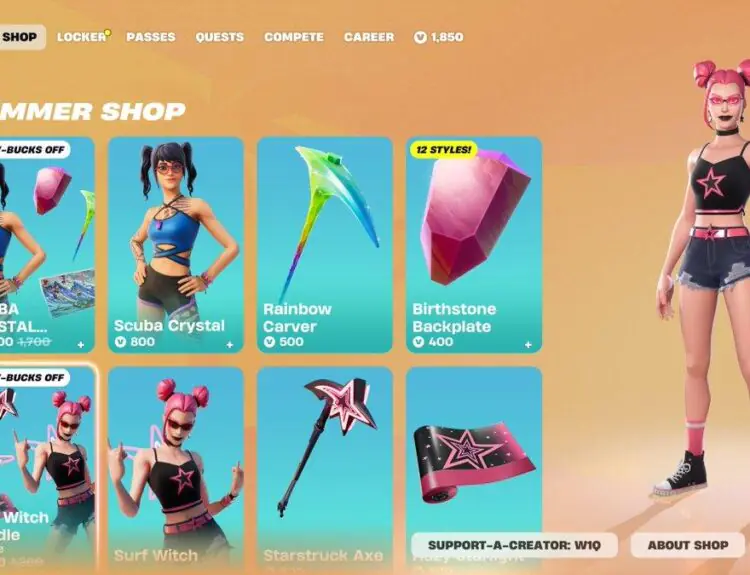
Task: Click the About Shop button
Action: click(x=688, y=545)
